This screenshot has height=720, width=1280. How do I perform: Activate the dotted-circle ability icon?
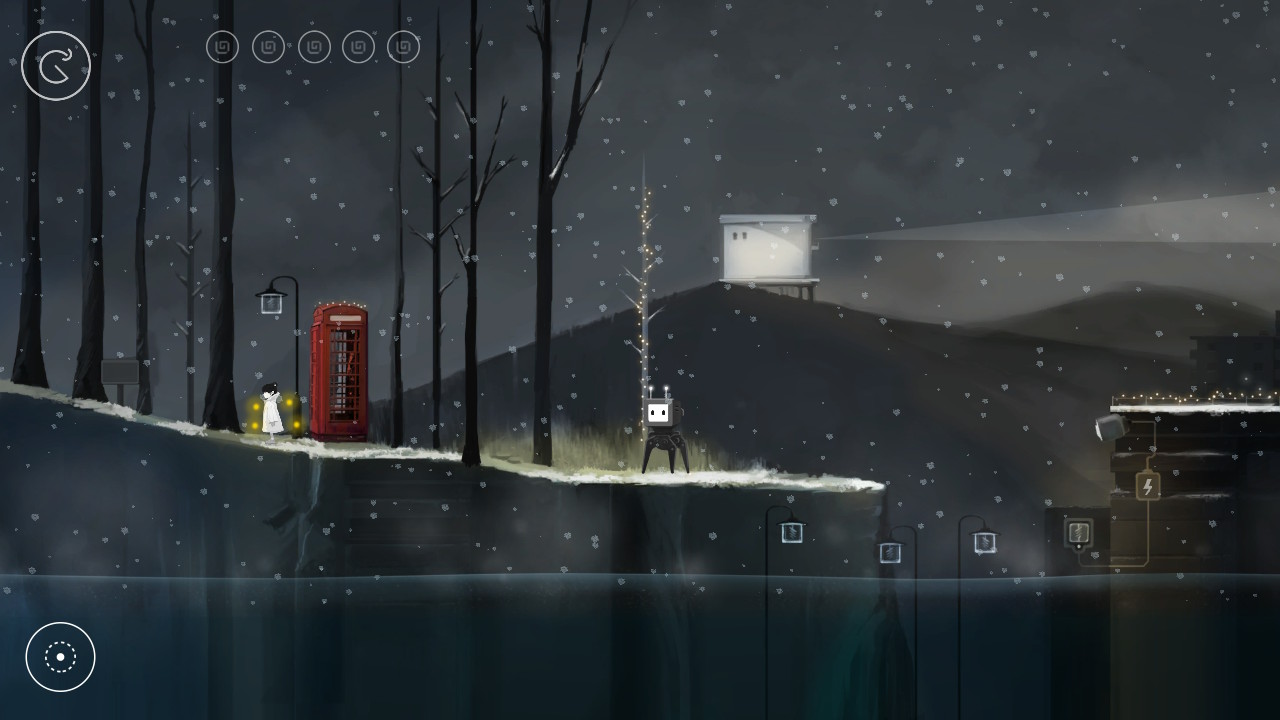(x=61, y=657)
